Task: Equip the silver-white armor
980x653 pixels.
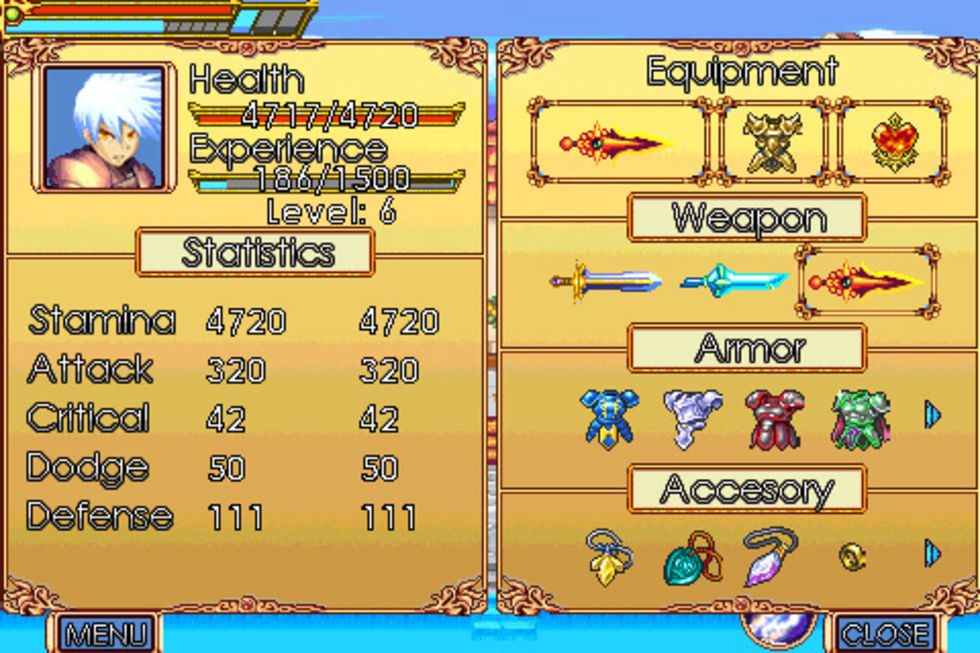Action: (692, 418)
